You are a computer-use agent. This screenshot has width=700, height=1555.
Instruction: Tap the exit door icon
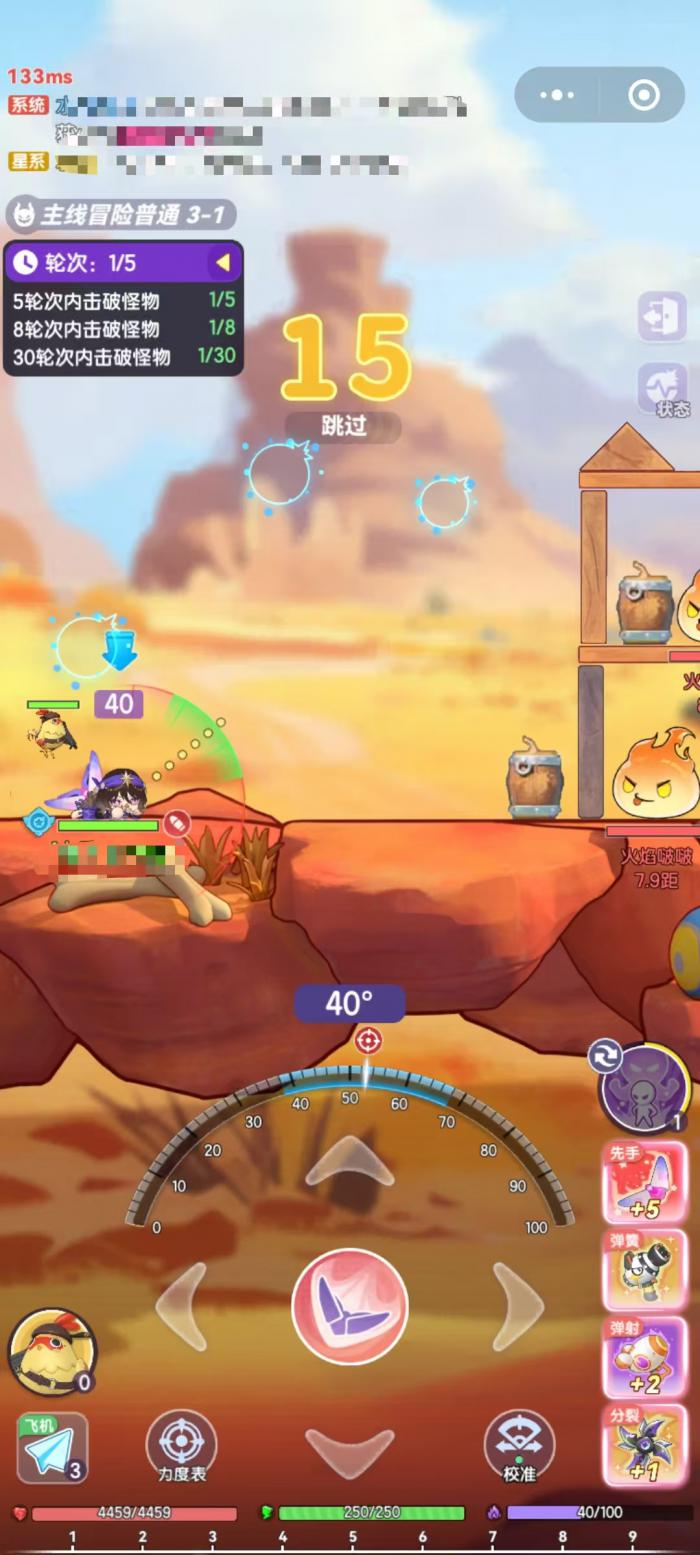[x=662, y=317]
